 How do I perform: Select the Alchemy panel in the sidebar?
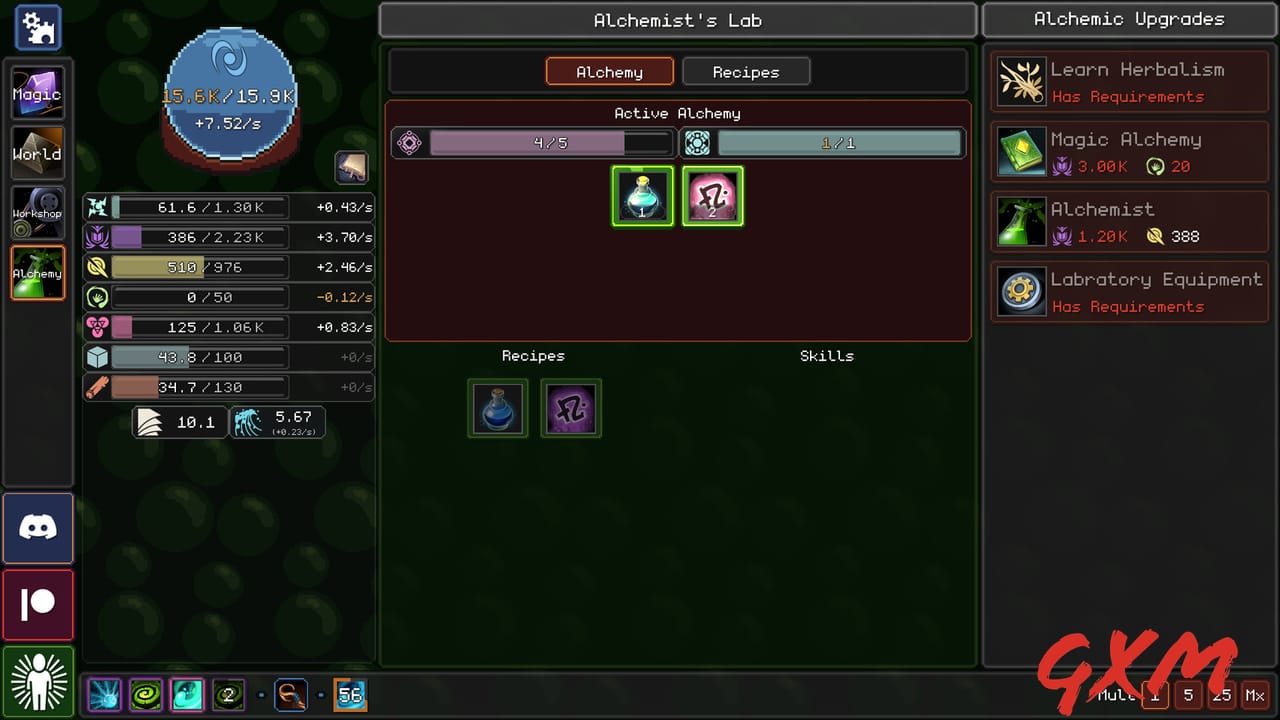pos(37,272)
